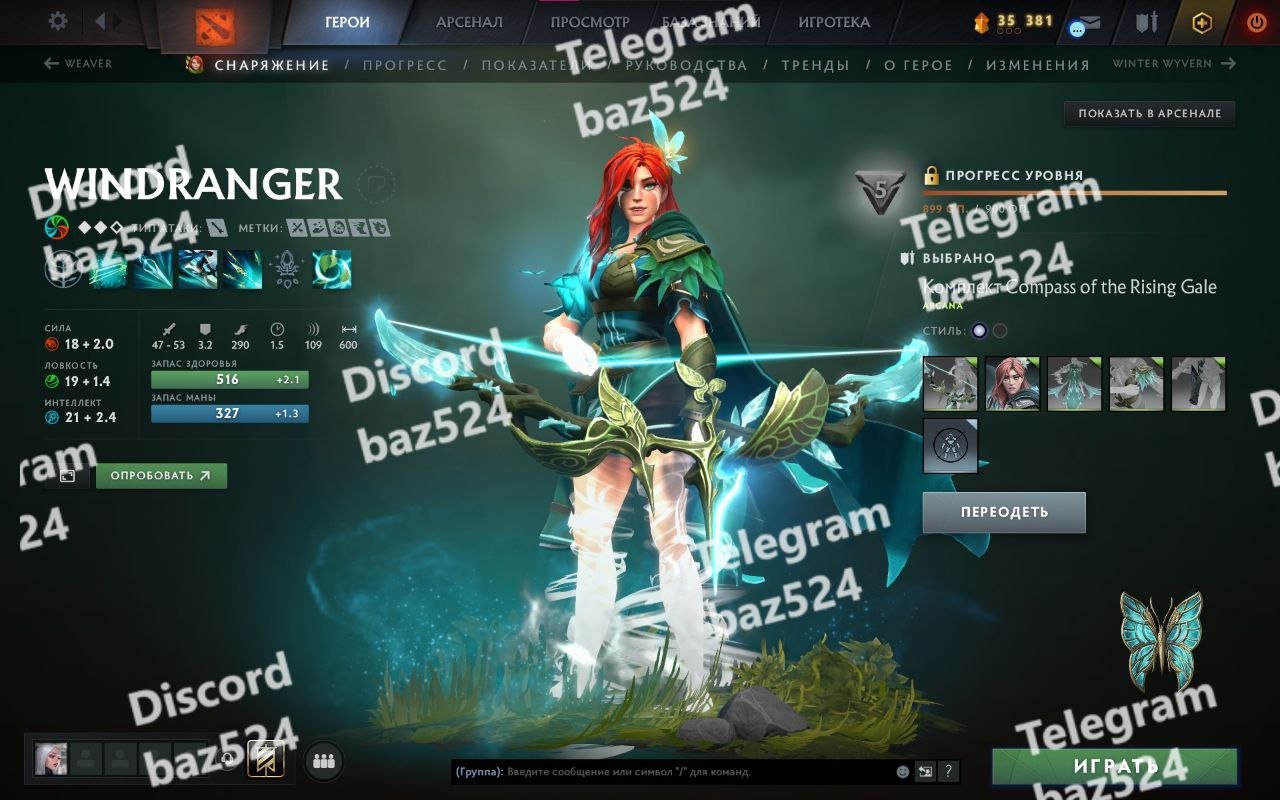Open the Просмотр top menu tab
The height and width of the screenshot is (800, 1280).
tap(590, 22)
